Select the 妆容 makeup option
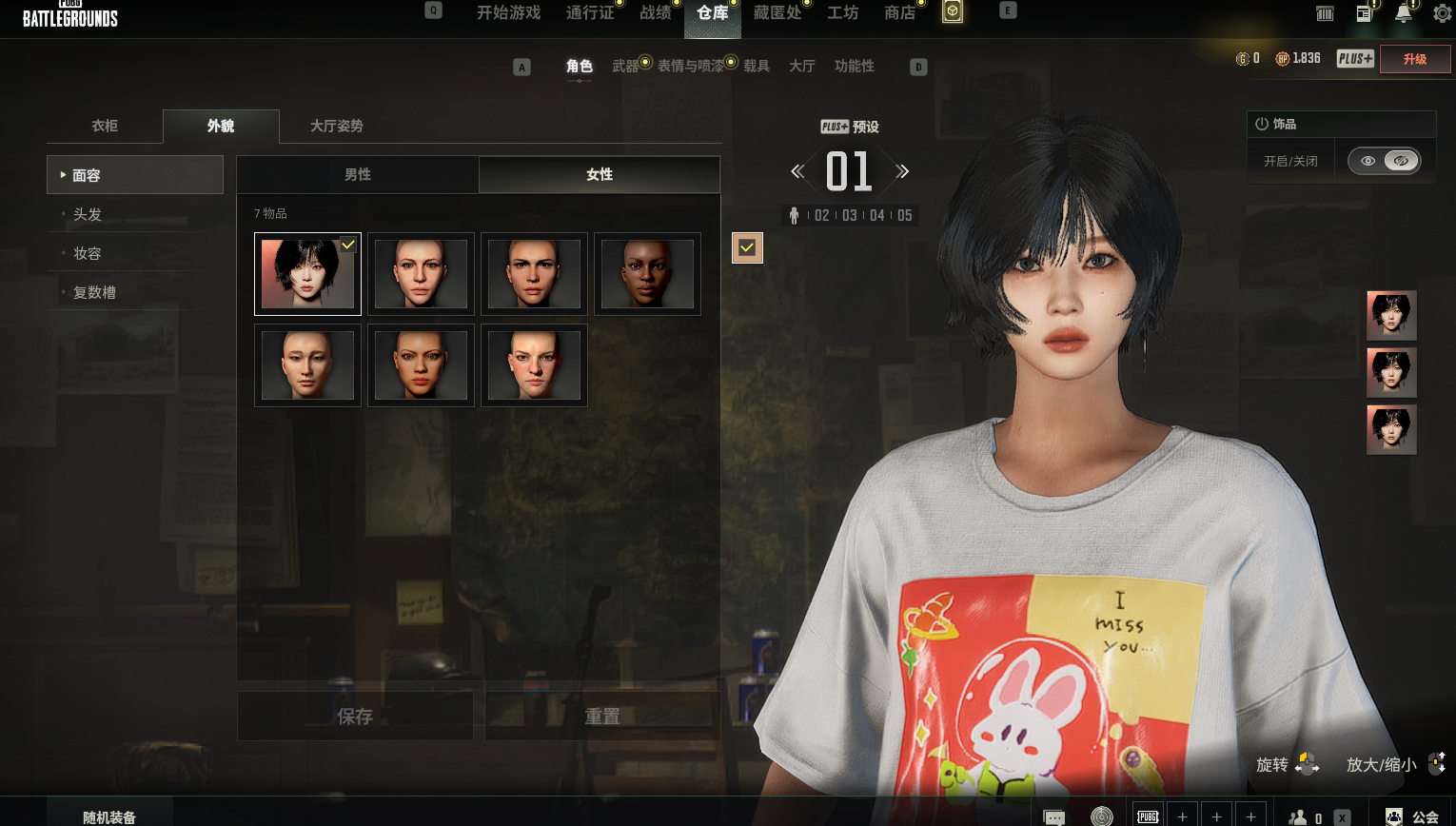This screenshot has height=826, width=1456. [x=88, y=253]
